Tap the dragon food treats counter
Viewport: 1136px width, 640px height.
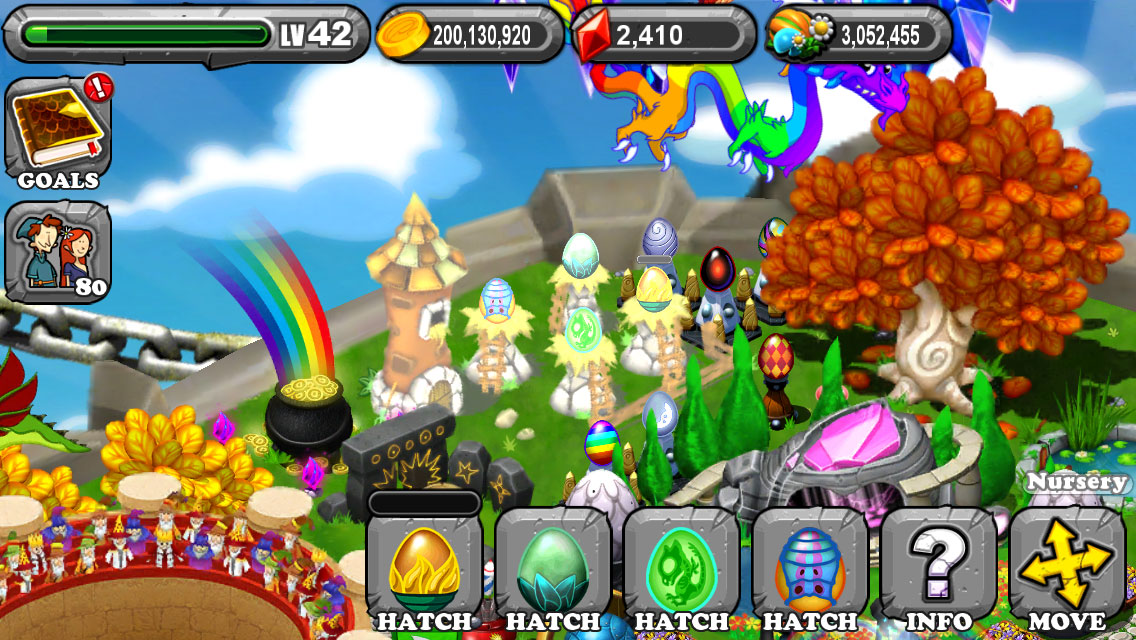click(x=858, y=36)
